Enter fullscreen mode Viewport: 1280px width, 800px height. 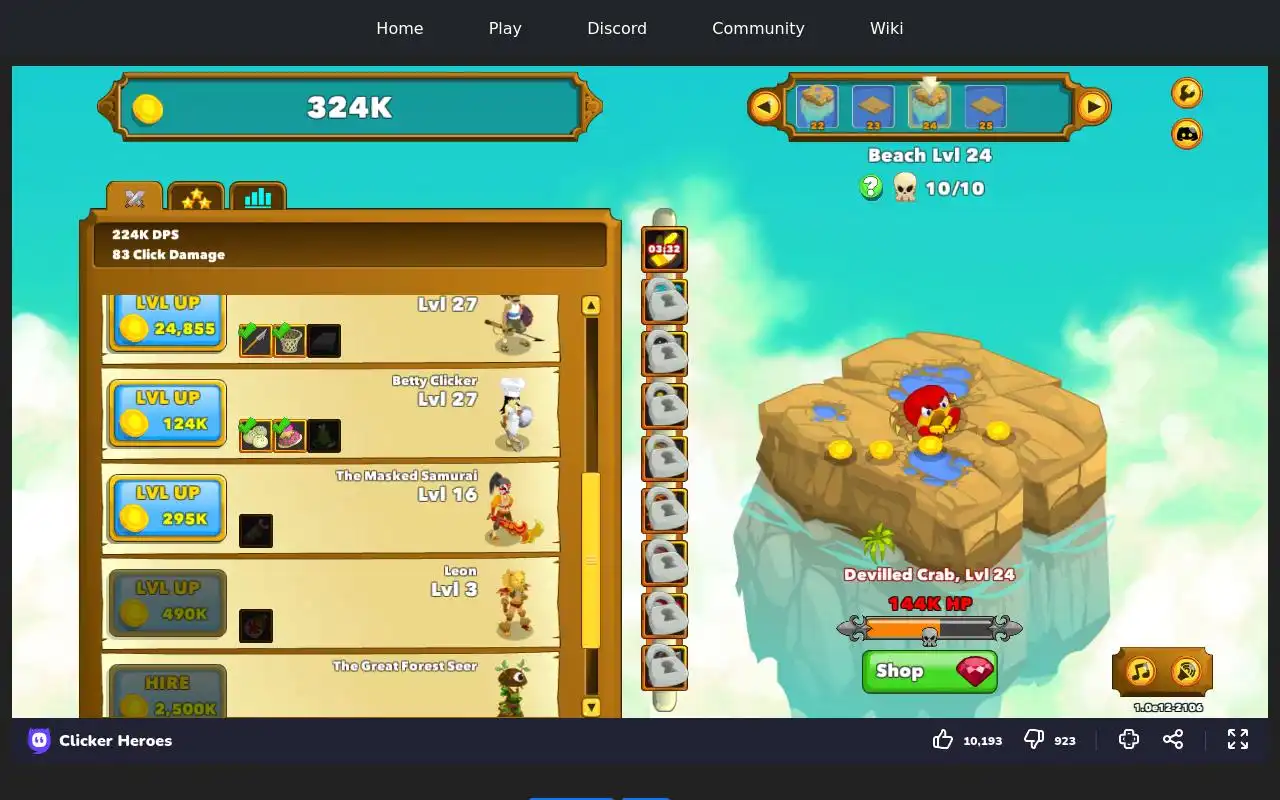coord(1238,739)
